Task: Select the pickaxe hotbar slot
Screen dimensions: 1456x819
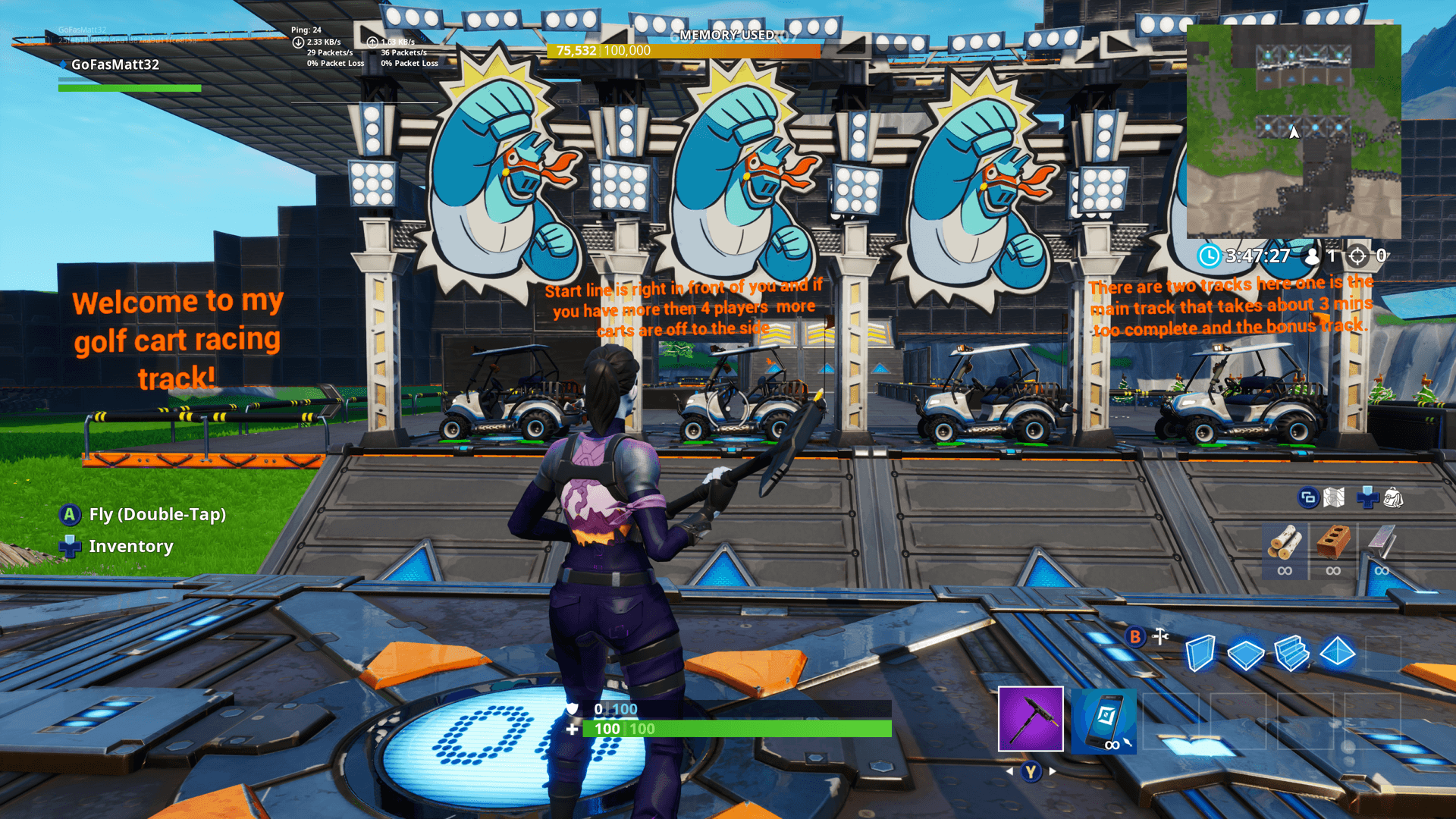Action: point(1031,719)
